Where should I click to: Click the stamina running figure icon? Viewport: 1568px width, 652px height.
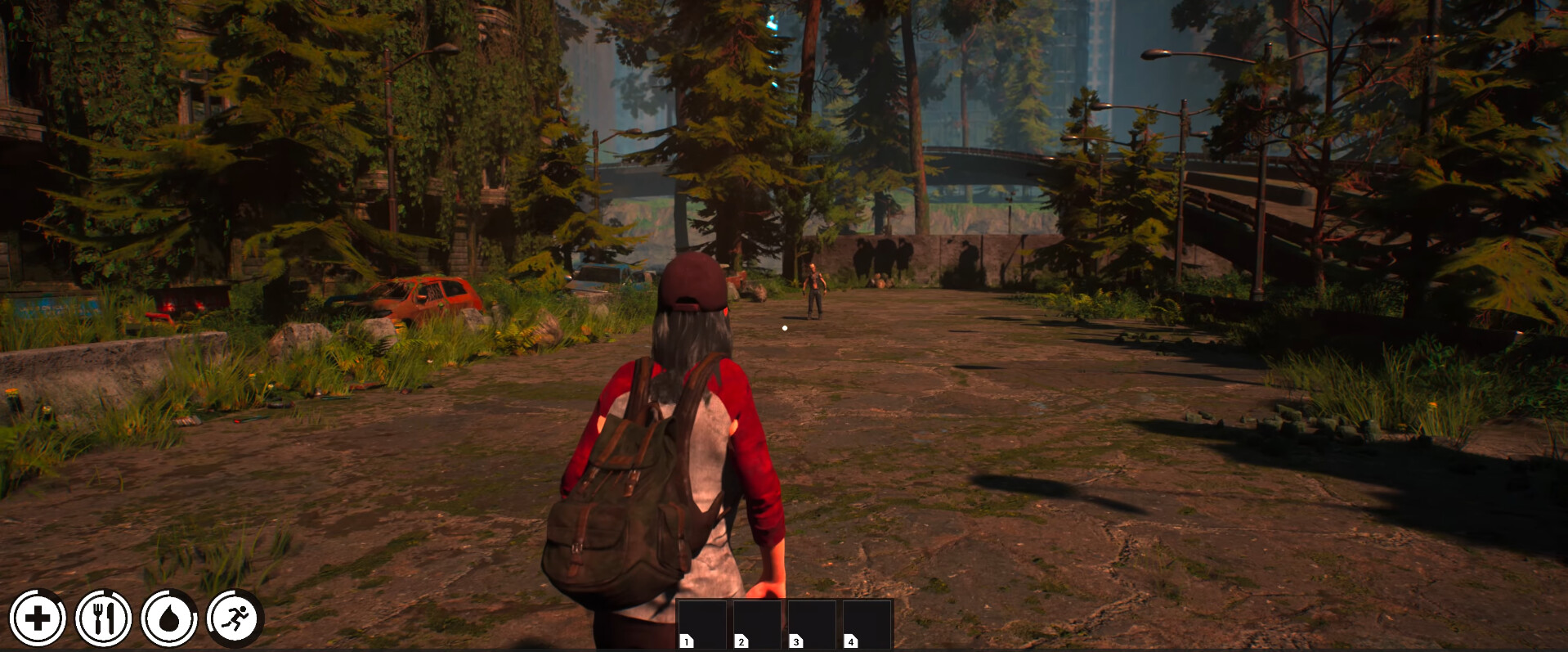235,619
